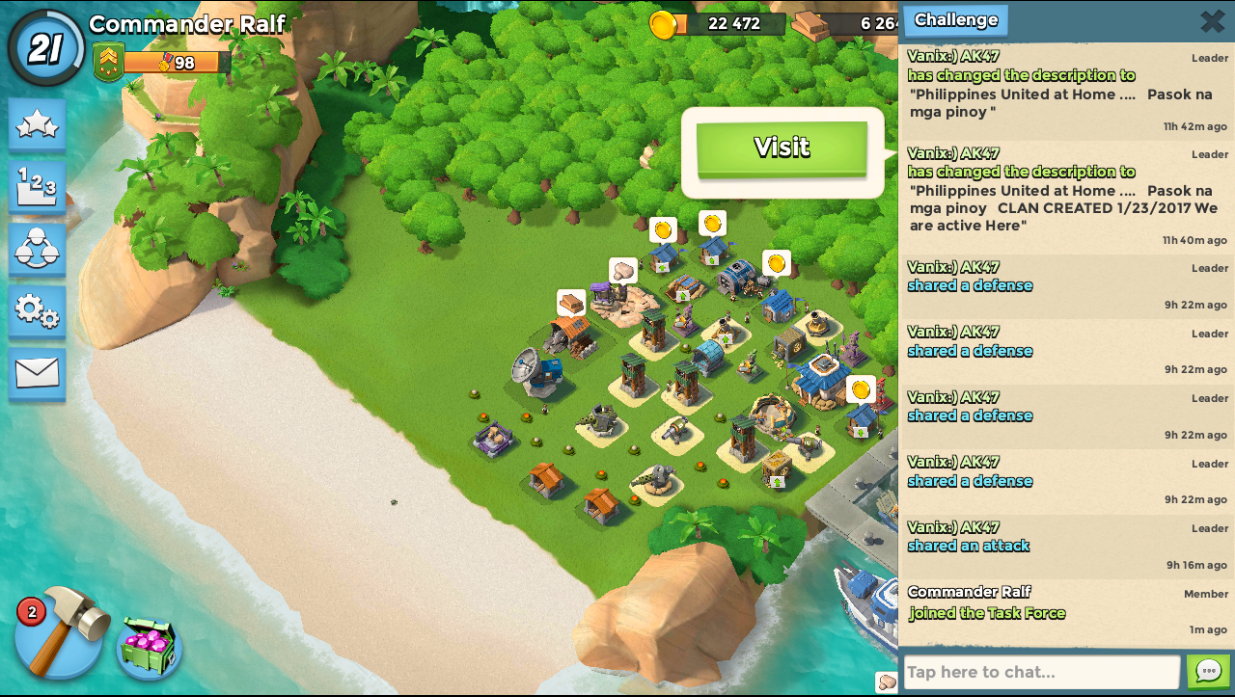Screen dimensions: 1235x697
Task: Open the build menu hammer button
Action: pyautogui.click(x=62, y=631)
